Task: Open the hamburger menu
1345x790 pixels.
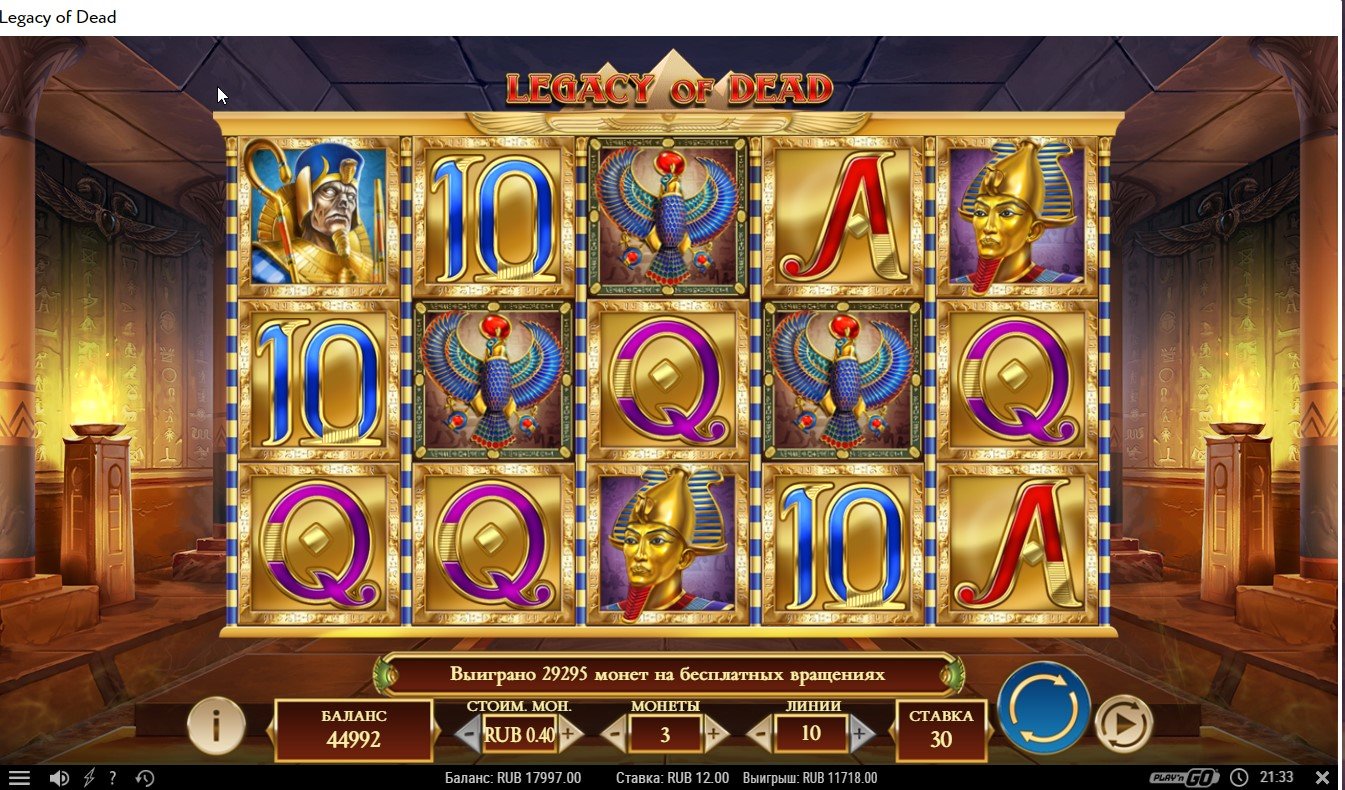Action: coord(19,778)
